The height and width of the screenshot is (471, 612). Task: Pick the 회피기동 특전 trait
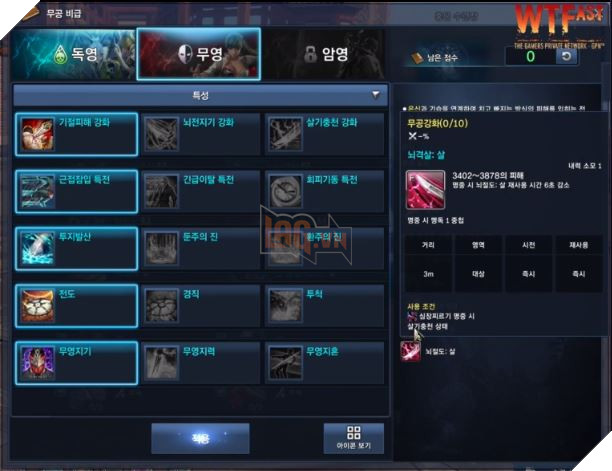pyautogui.click(x=324, y=190)
